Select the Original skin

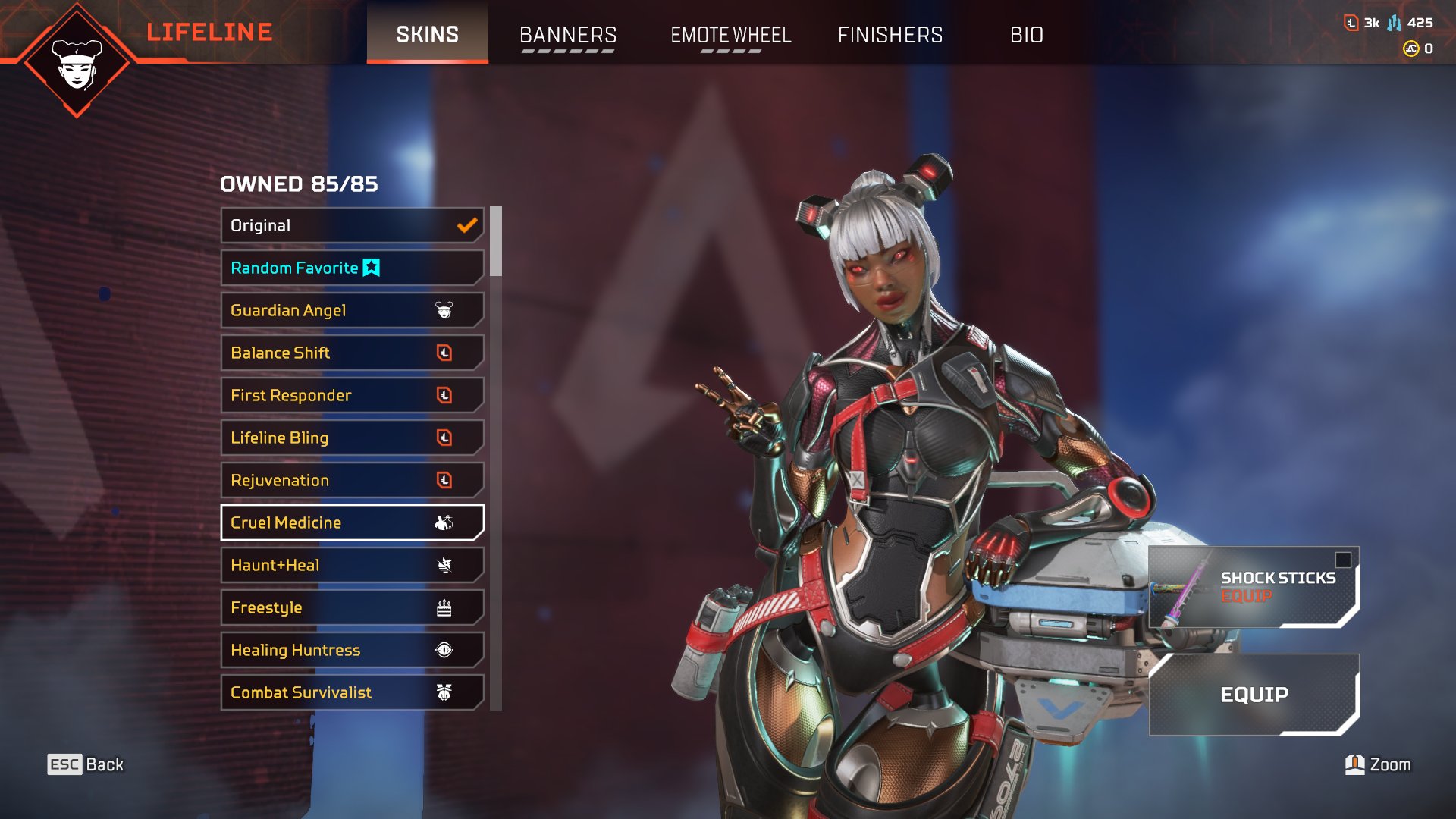pyautogui.click(x=352, y=225)
